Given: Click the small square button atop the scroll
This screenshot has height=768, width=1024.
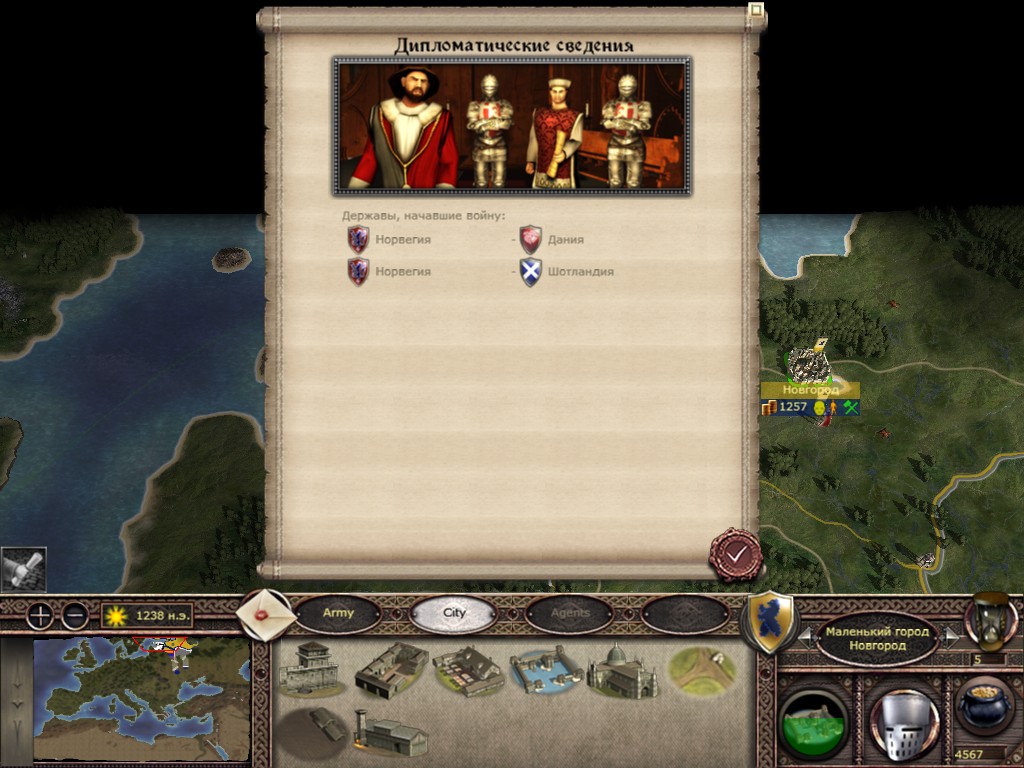Looking at the screenshot, I should (x=756, y=12).
